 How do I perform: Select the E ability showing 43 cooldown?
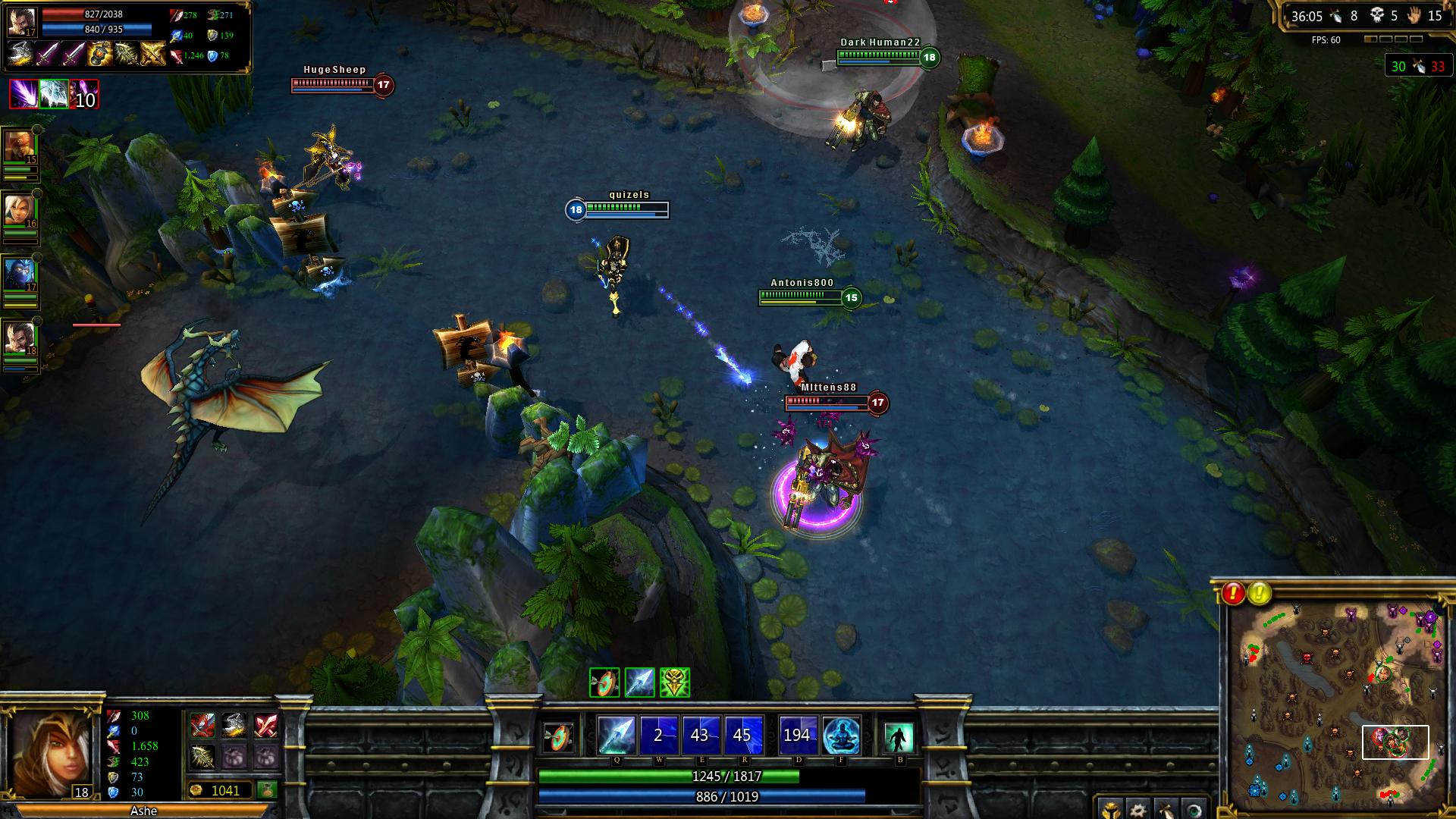(x=700, y=735)
